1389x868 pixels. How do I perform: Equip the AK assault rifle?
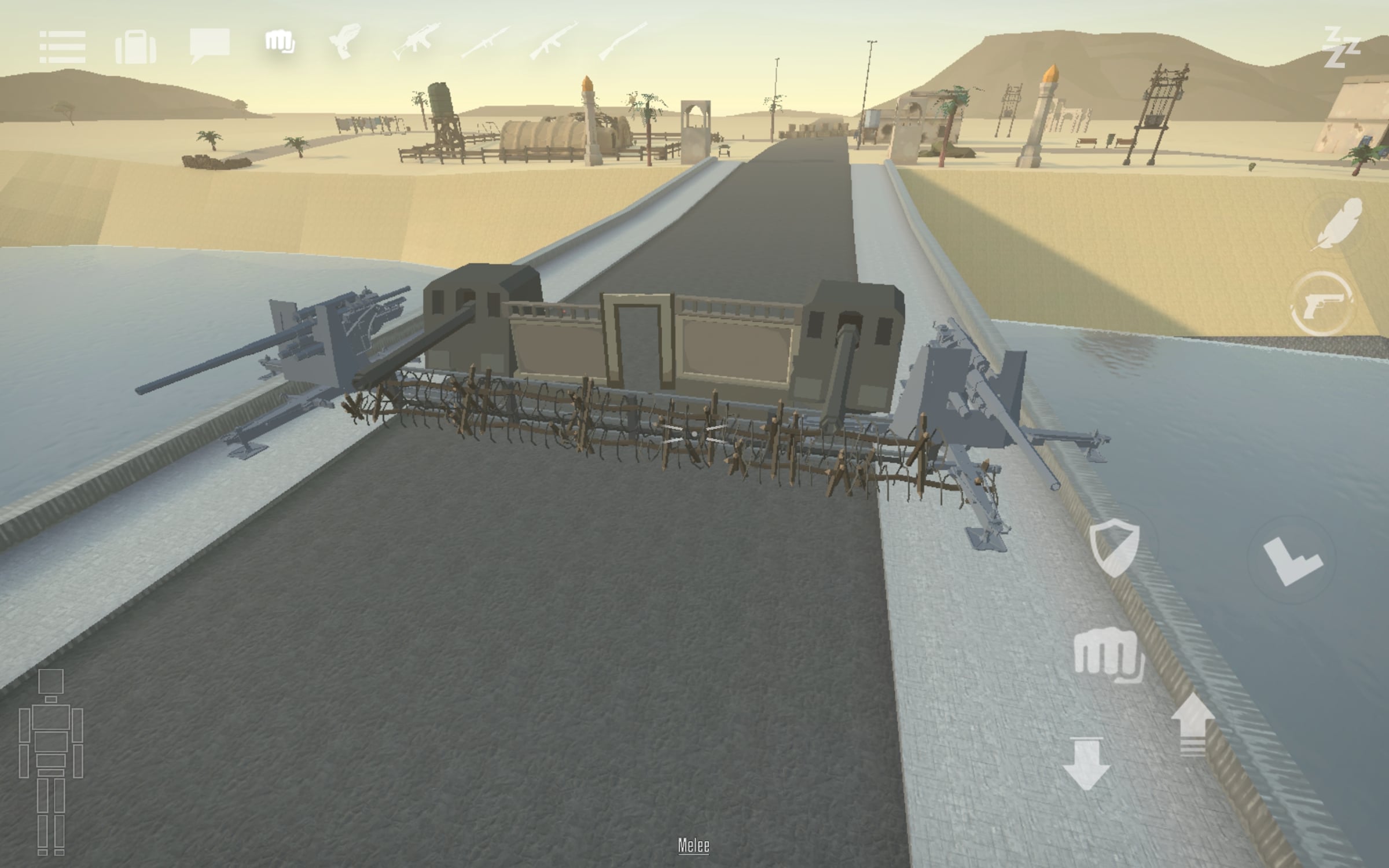[553, 42]
